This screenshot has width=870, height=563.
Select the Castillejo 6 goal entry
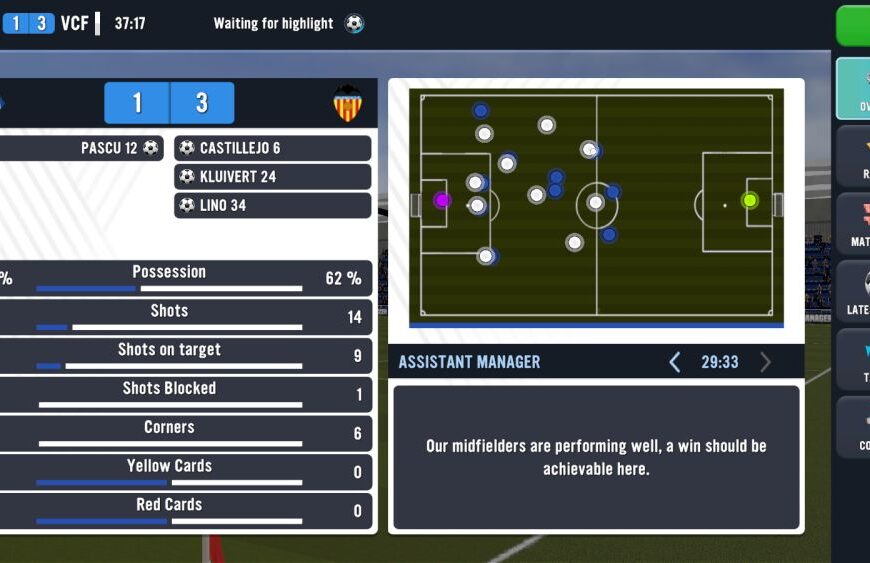[x=272, y=148]
